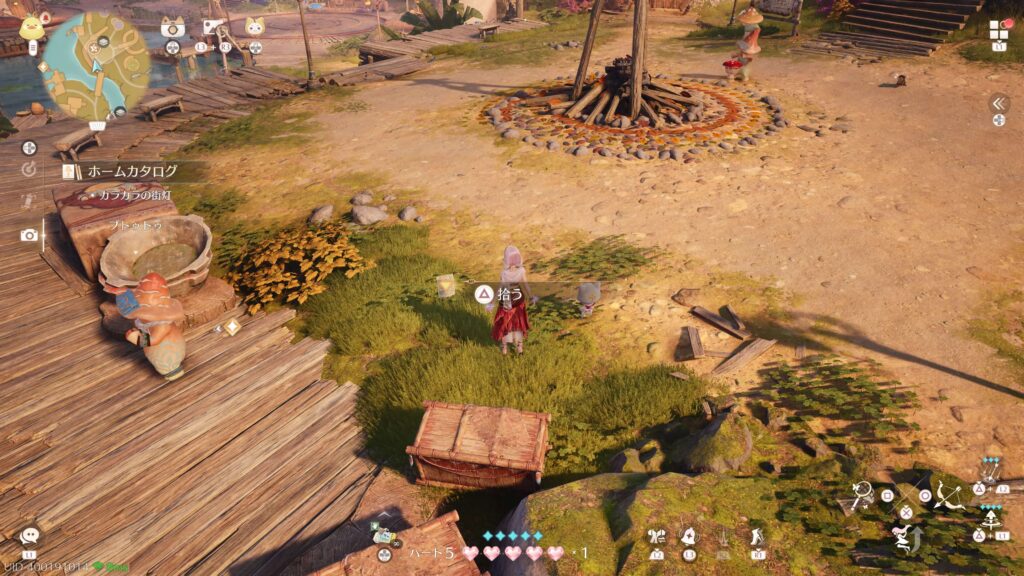Click the circular refresh icon on left
Viewport: 1024px width, 576px height.
pos(29,170)
